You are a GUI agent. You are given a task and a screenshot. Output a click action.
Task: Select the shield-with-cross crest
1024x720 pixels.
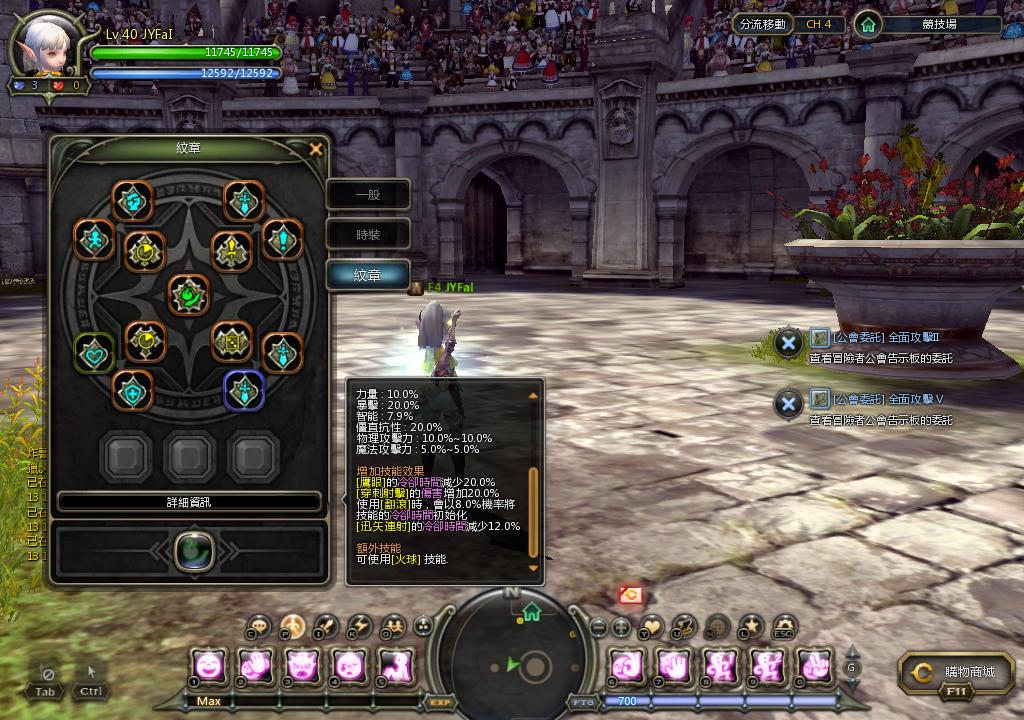tap(132, 390)
